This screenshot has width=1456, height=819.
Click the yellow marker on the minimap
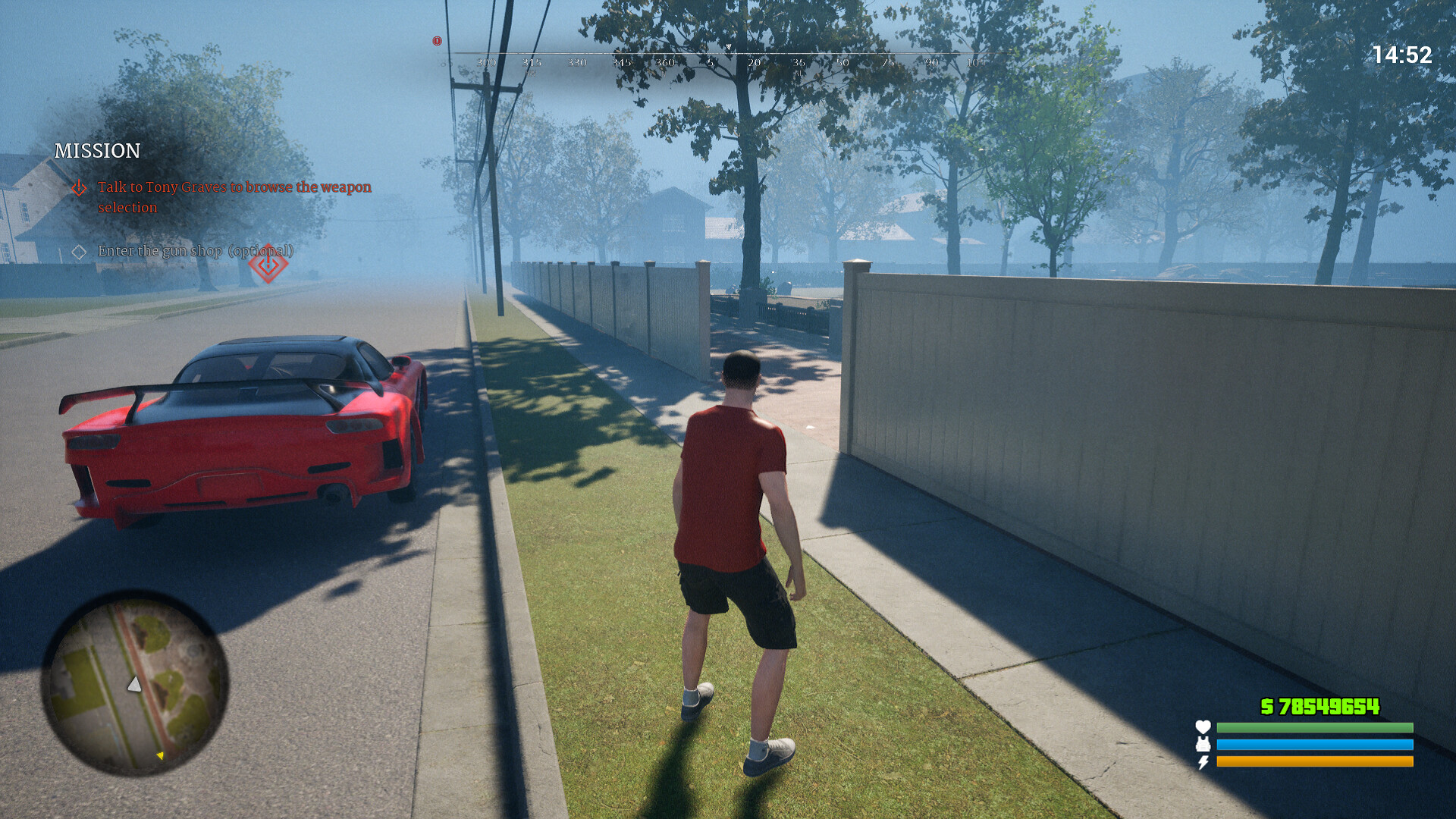pyautogui.click(x=160, y=755)
